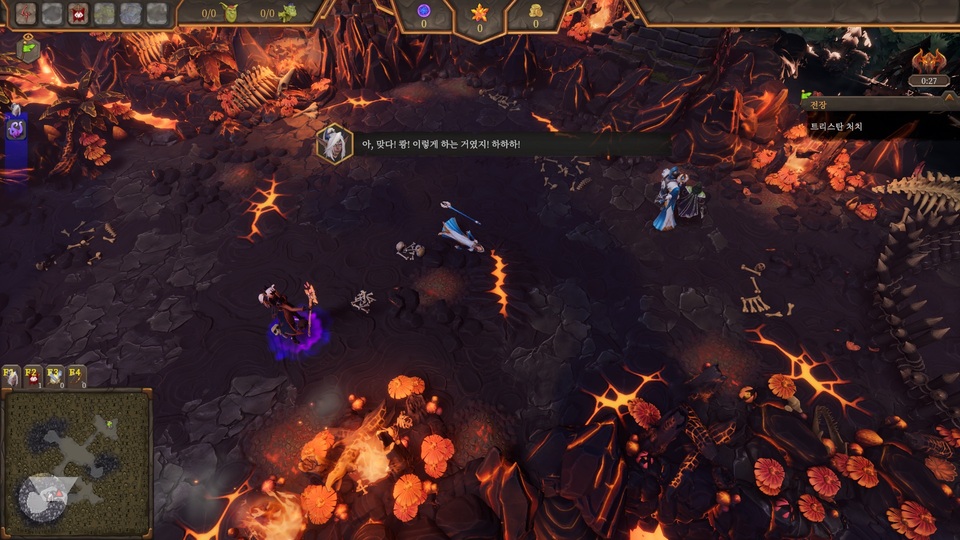
Task: Select the red swirl rune icon
Action: click(x=26, y=13)
